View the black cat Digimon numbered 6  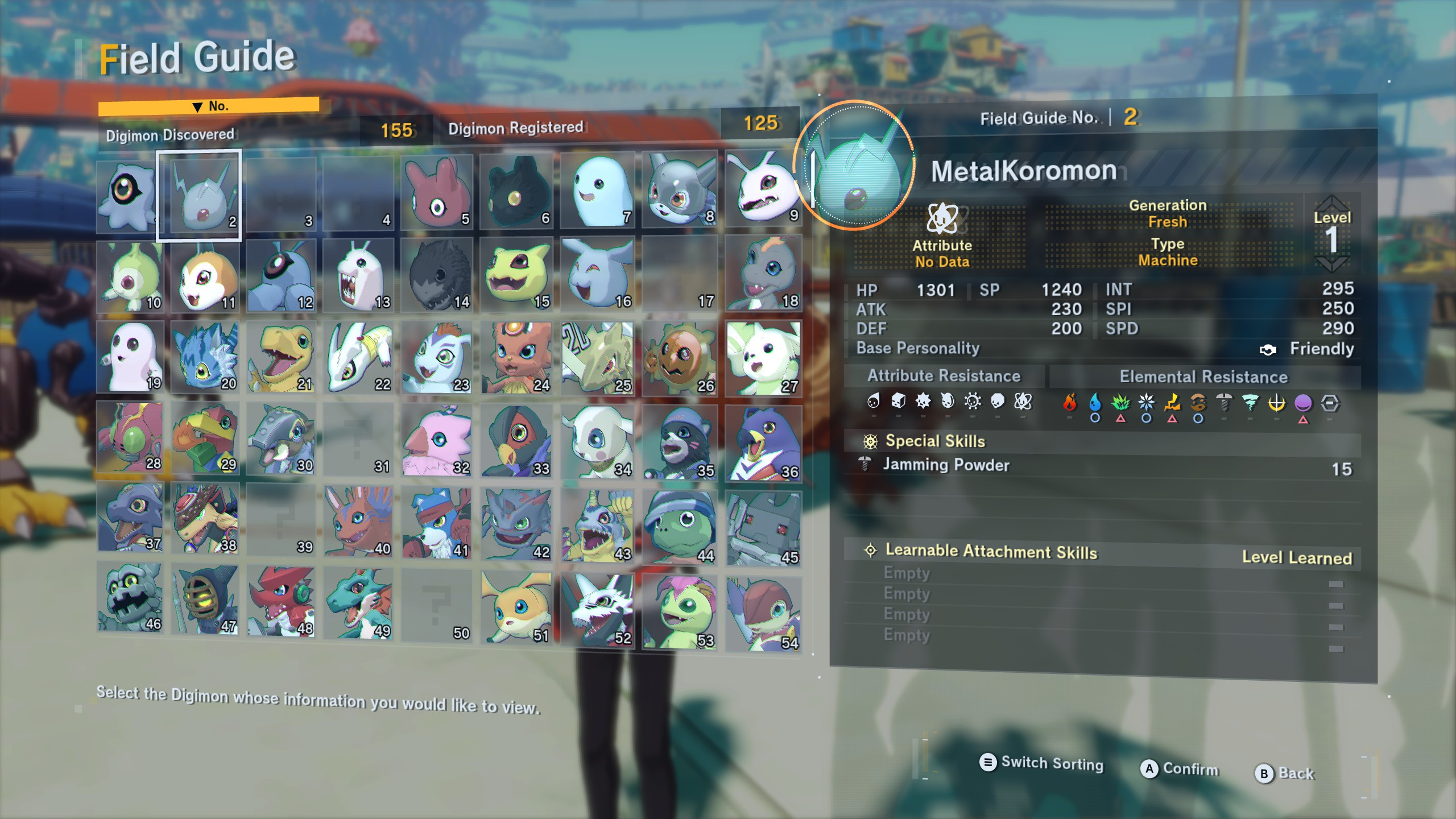516,192
